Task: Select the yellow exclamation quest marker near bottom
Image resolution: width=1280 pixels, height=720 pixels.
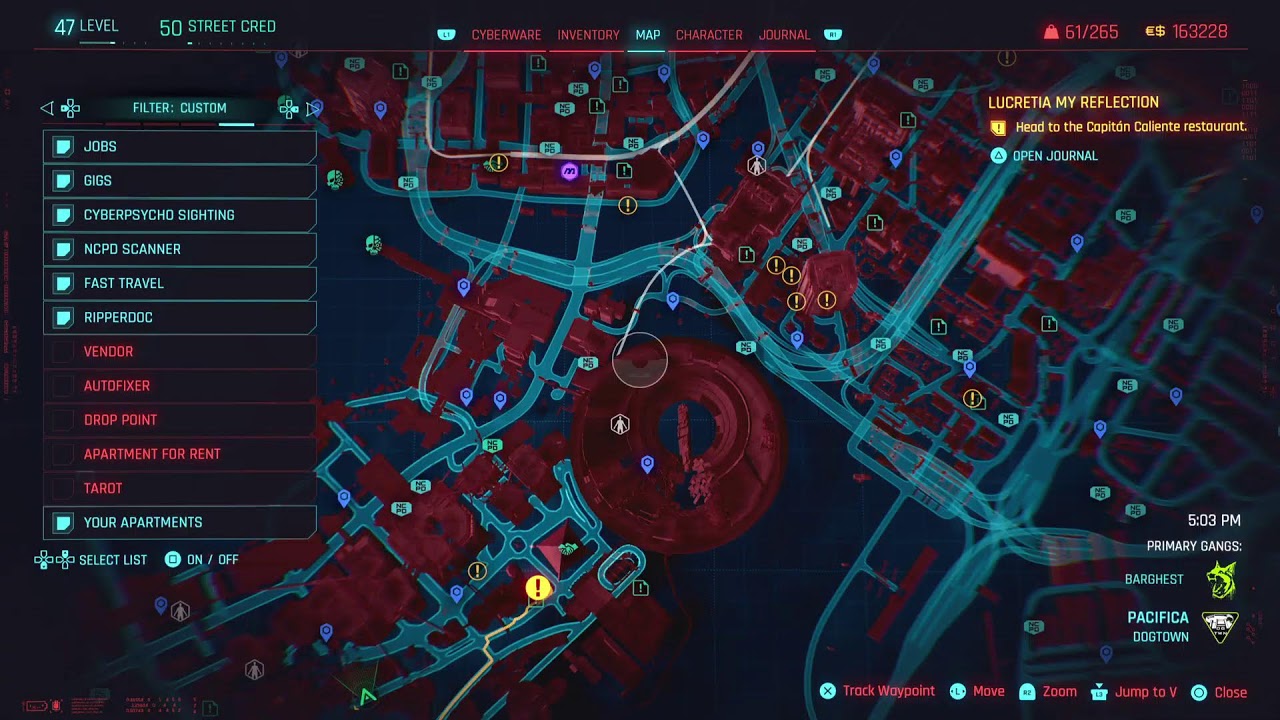Action: (x=537, y=589)
